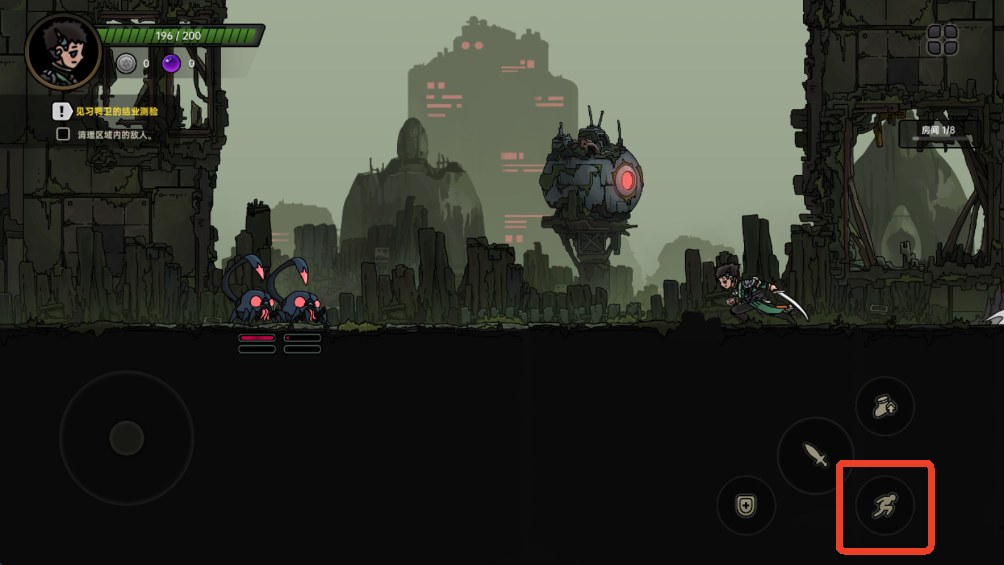This screenshot has height=565, width=1004.
Task: Use the boot jump button
Action: 884,406
